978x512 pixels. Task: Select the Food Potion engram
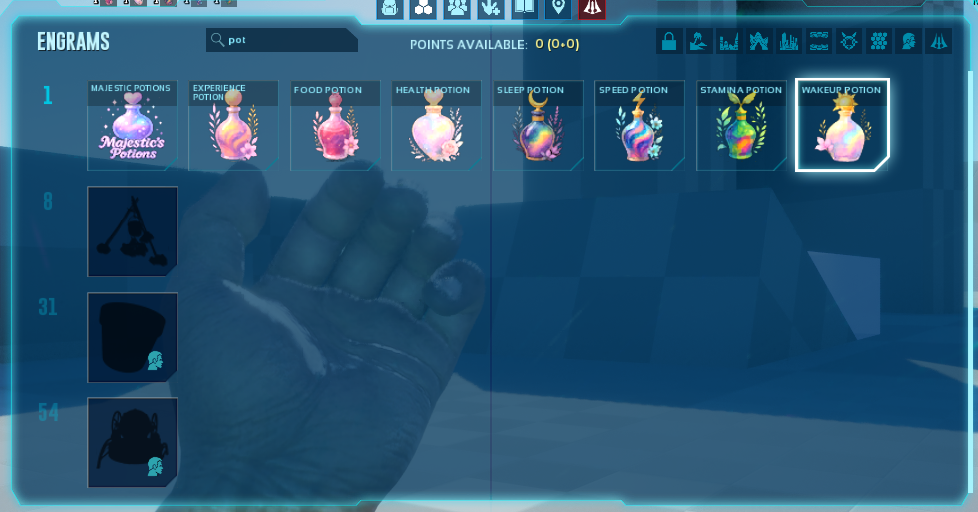[x=335, y=126]
